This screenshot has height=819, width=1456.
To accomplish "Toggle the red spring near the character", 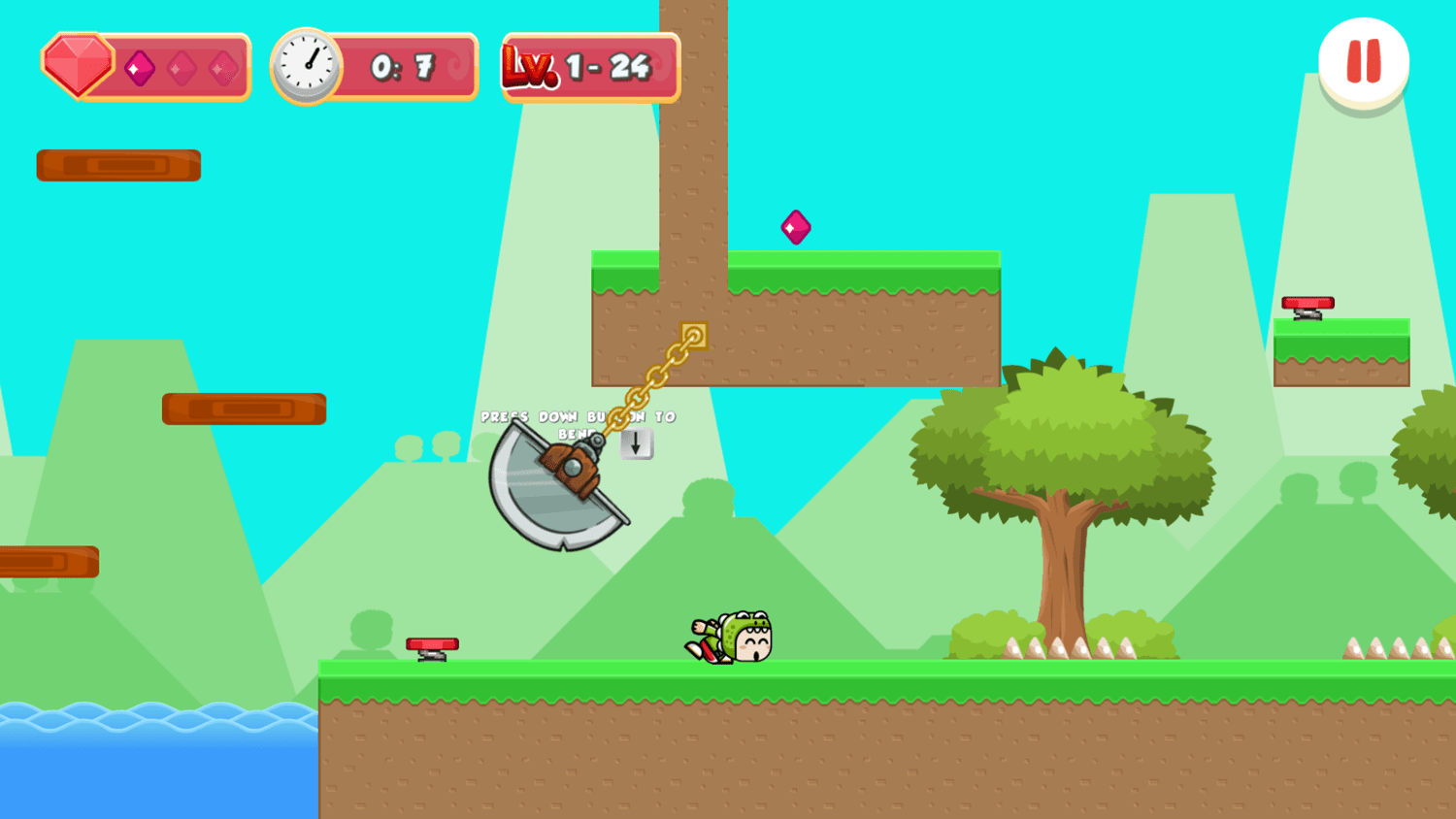I will coord(430,645).
